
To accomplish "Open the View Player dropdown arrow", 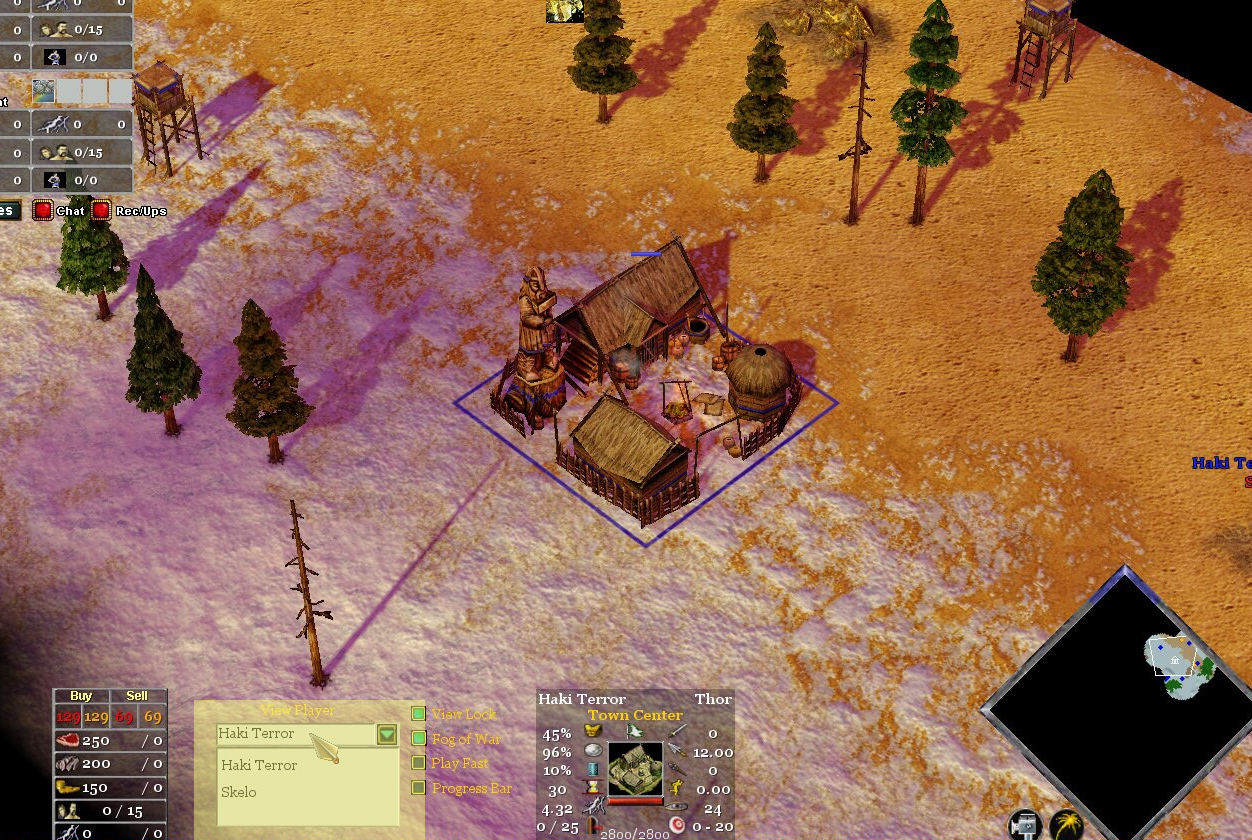I will click(x=387, y=735).
